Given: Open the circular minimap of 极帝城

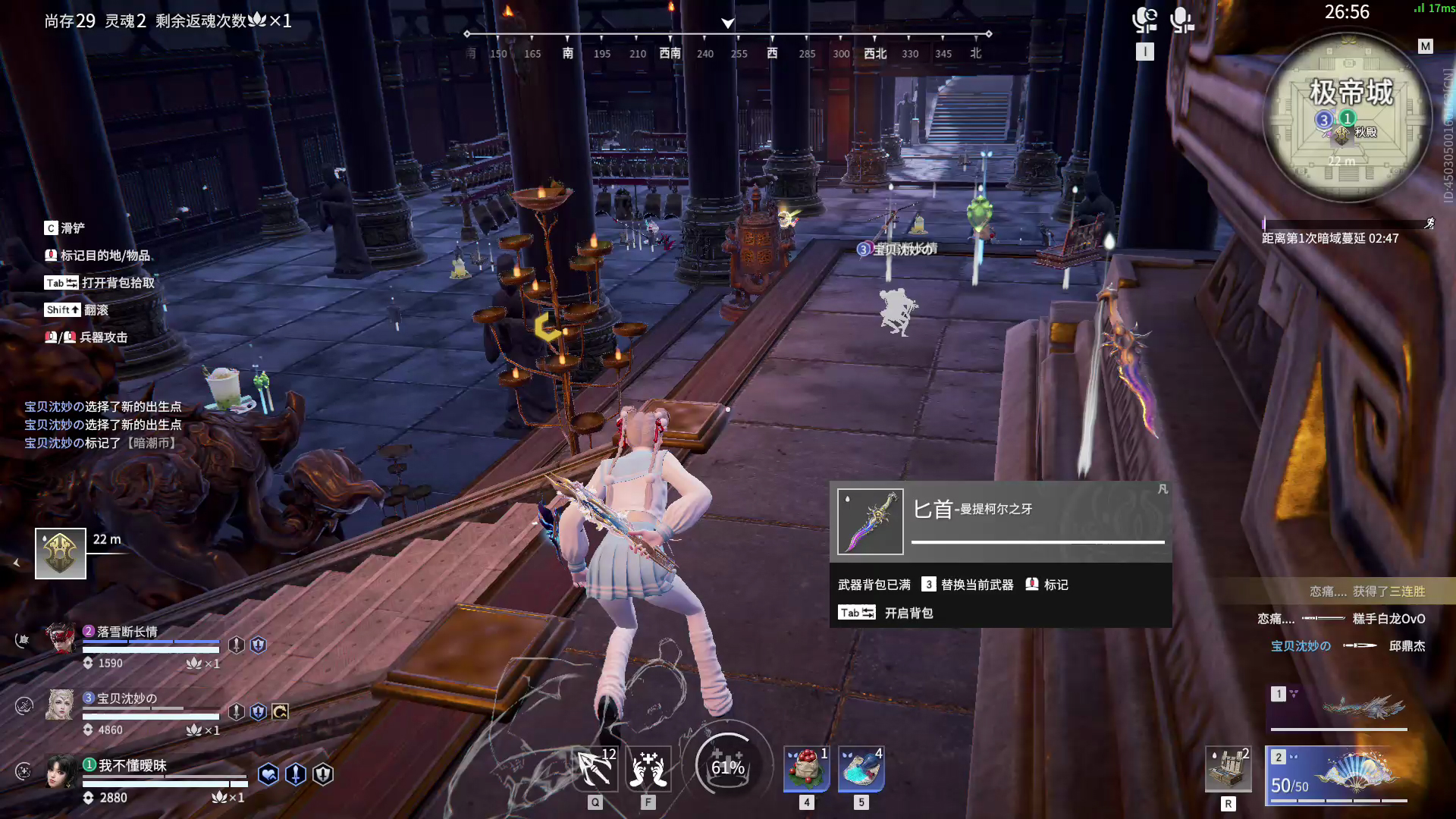Looking at the screenshot, I should [x=1348, y=118].
